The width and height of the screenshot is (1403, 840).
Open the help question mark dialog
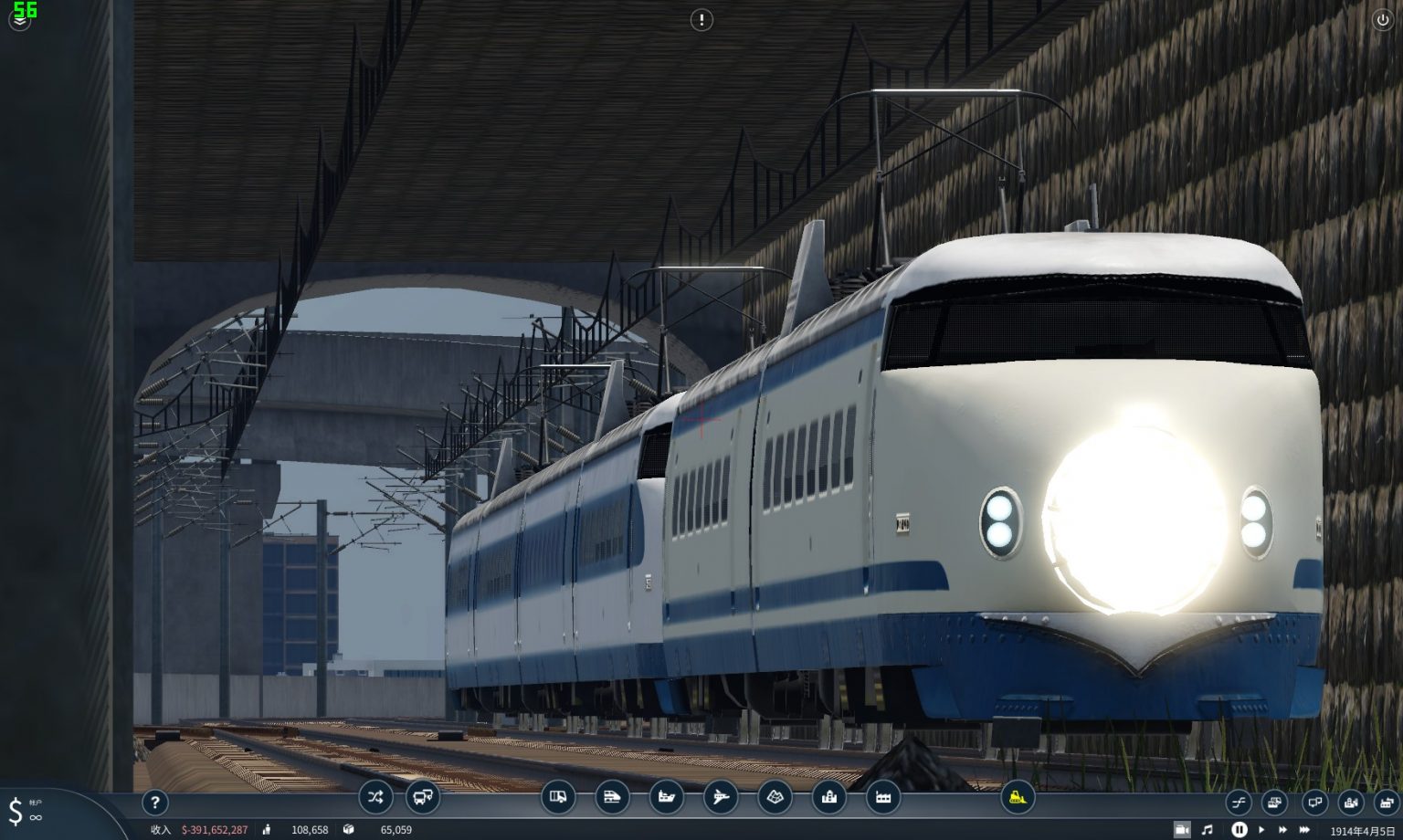[155, 803]
